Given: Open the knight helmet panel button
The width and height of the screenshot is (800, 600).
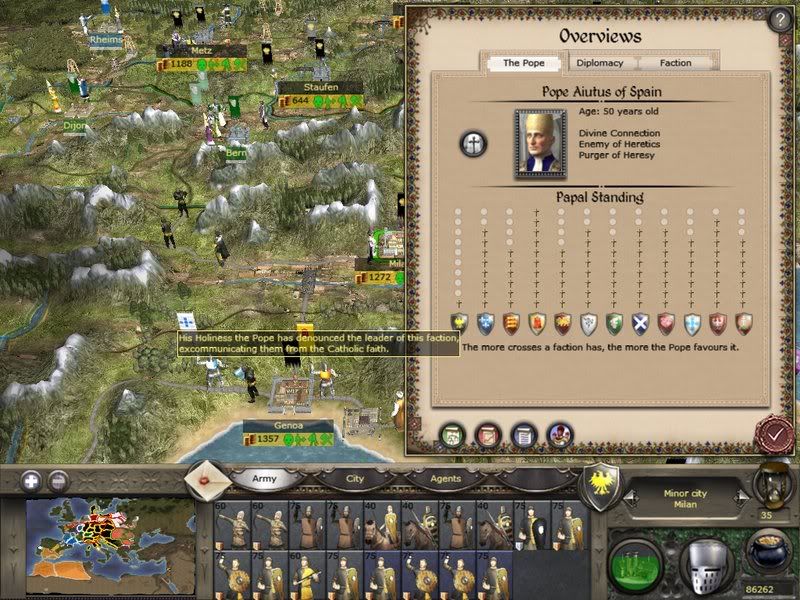Looking at the screenshot, I should pyautogui.click(x=705, y=562).
